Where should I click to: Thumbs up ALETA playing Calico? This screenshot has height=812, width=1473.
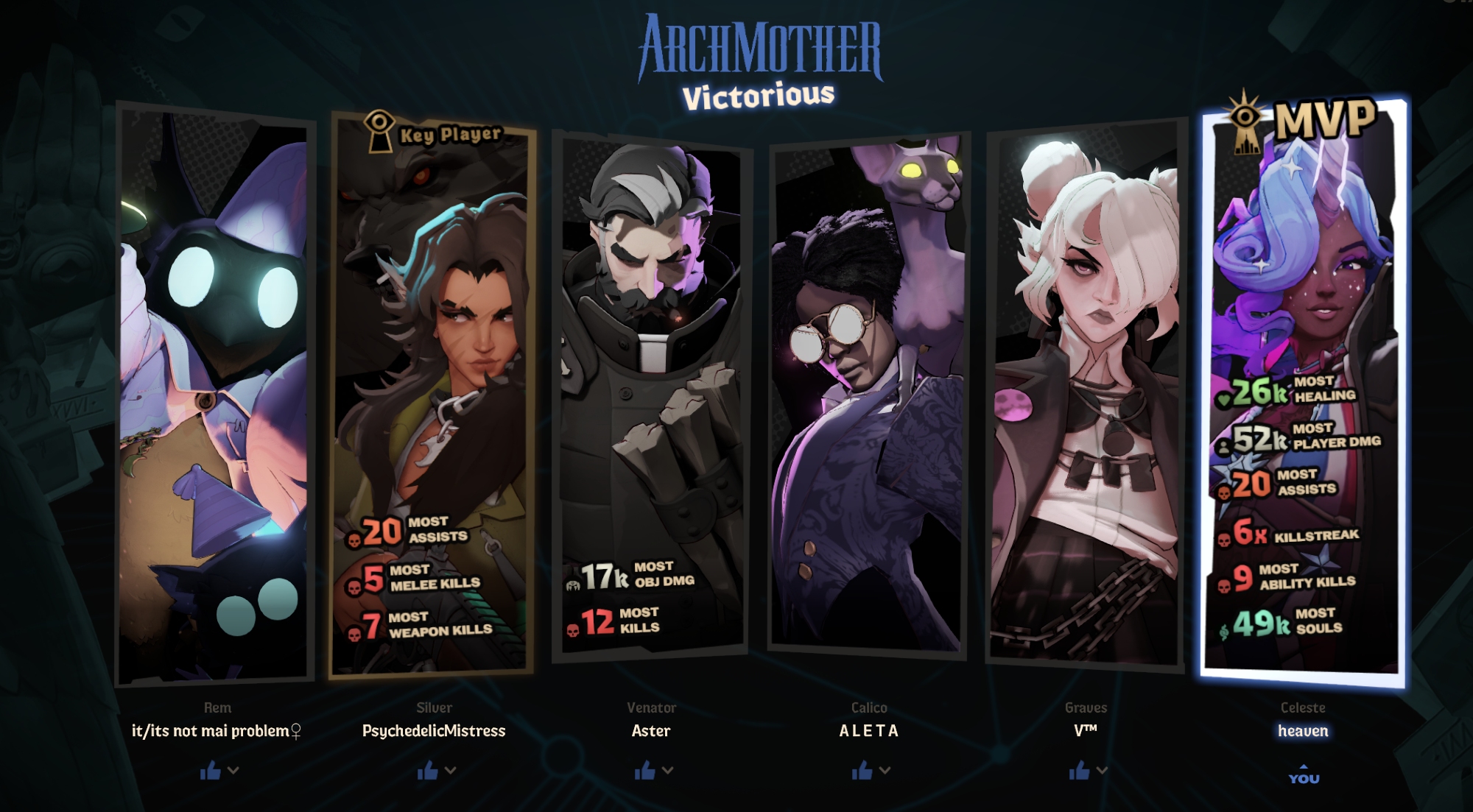tap(862, 771)
